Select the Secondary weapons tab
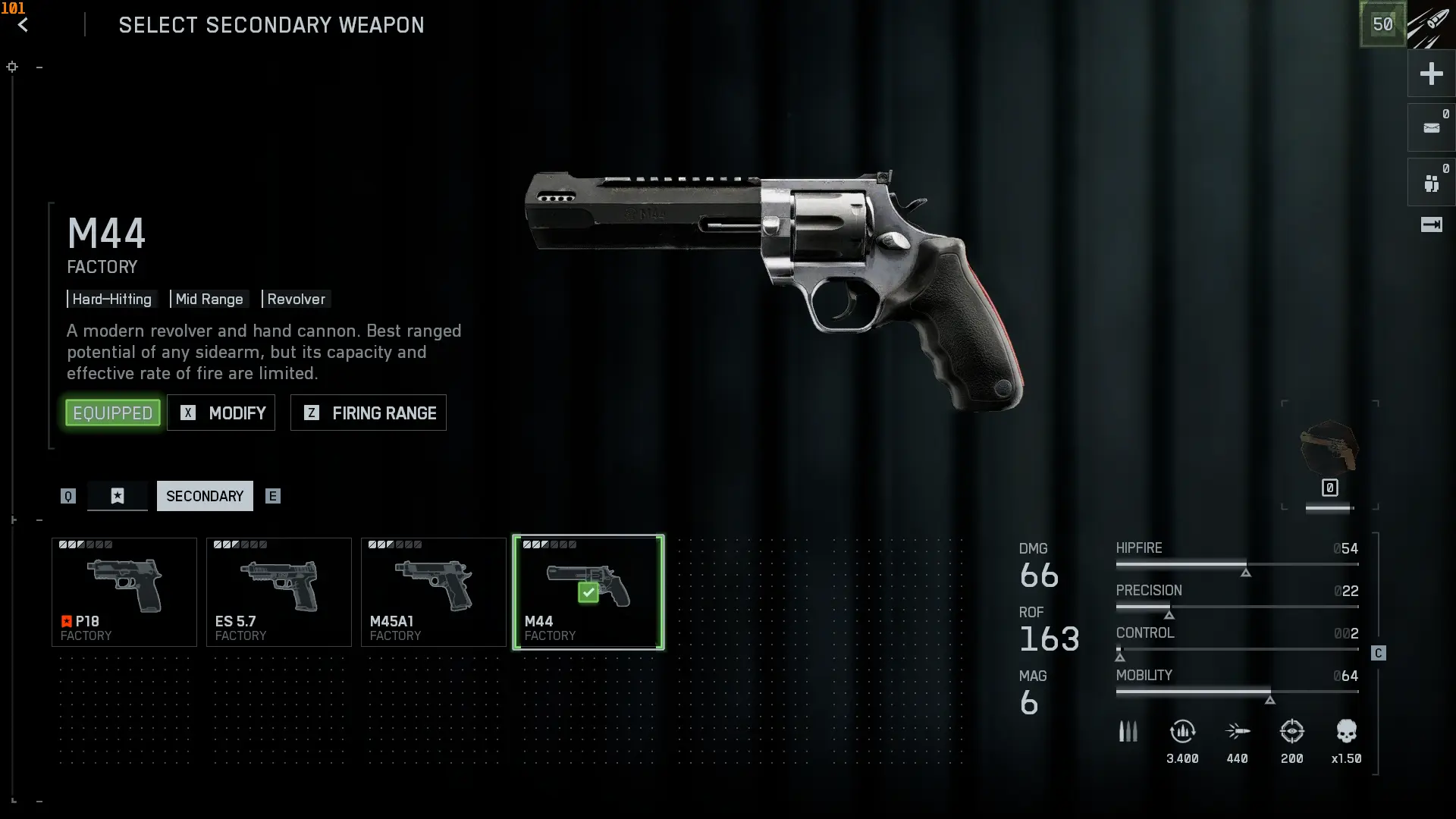1456x819 pixels. [205, 496]
